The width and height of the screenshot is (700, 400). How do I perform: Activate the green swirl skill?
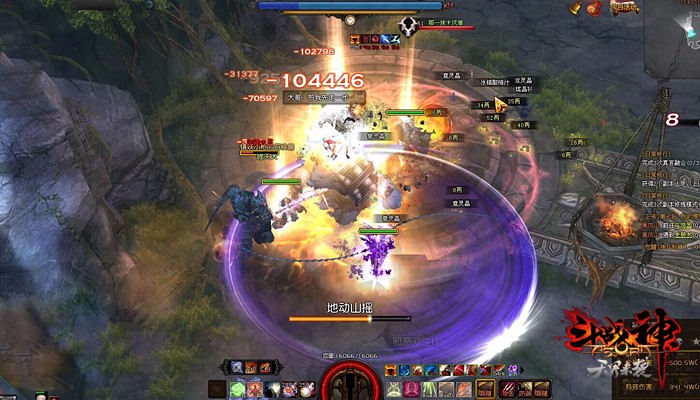pyautogui.click(x=237, y=389)
